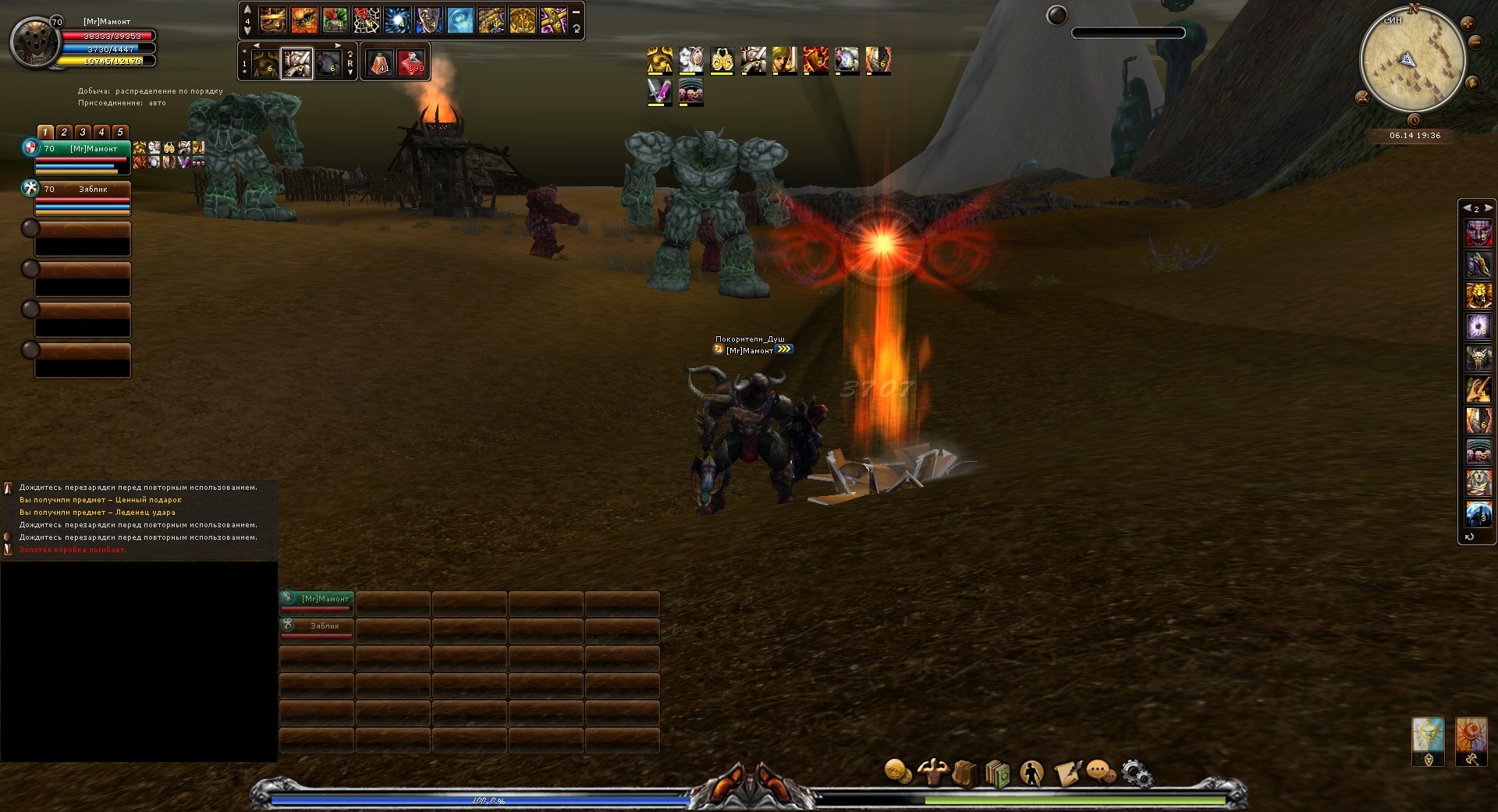The image size is (1498, 812).
Task: Select party tab number 2
Action: pyautogui.click(x=64, y=132)
